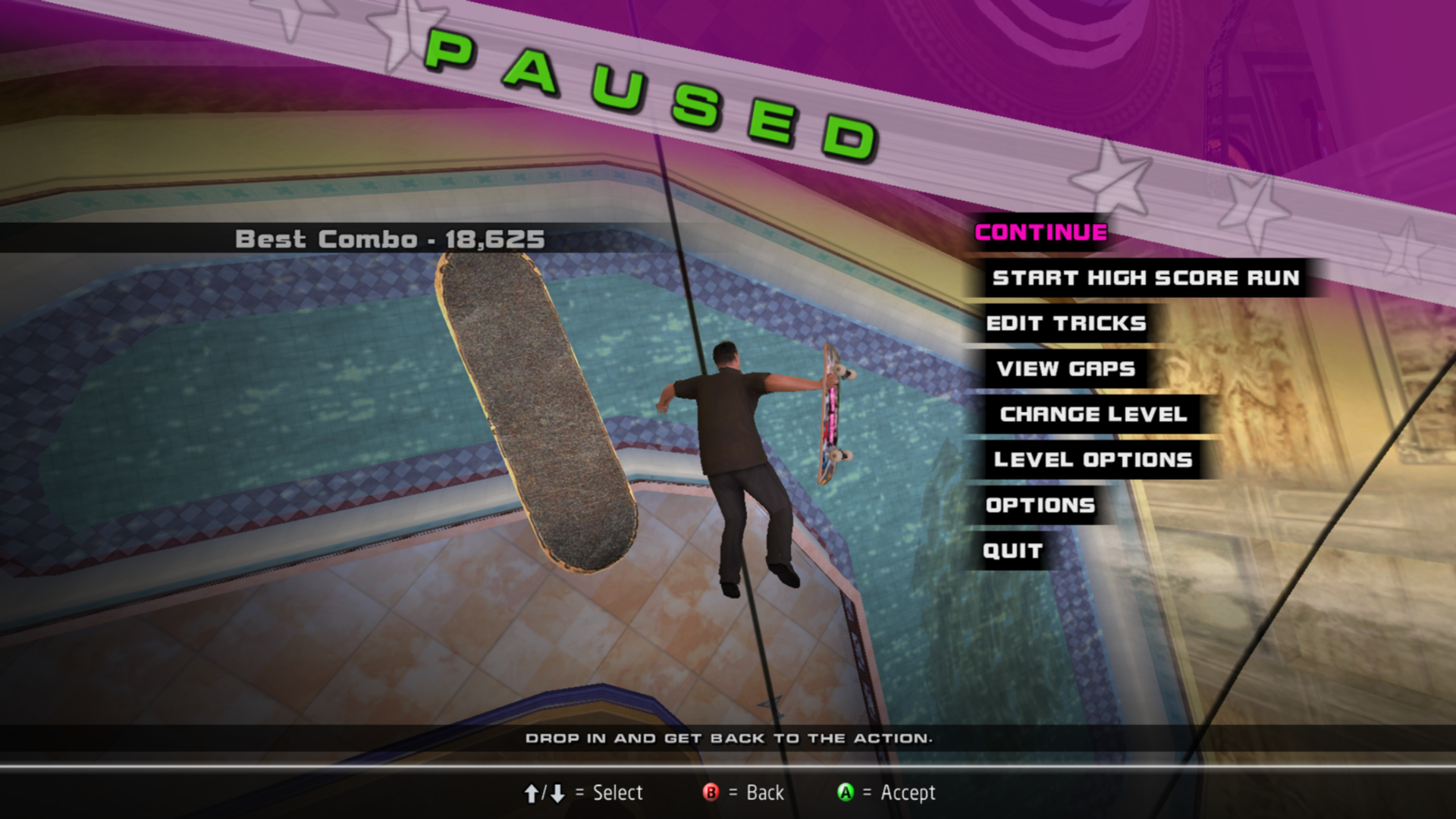Show the View Gaps list
The image size is (1456, 819).
click(1065, 369)
